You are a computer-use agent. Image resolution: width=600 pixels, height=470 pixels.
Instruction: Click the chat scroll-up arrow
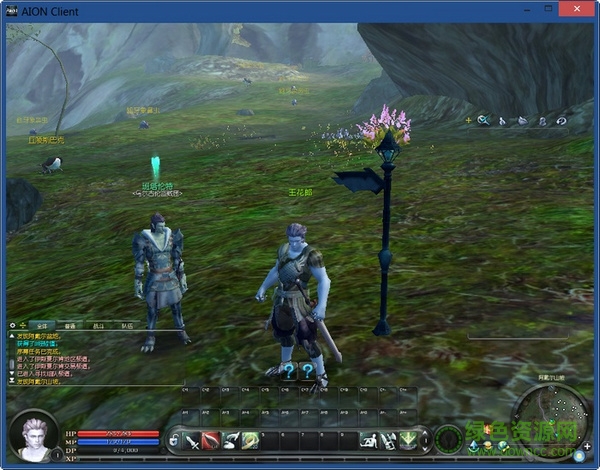pyautogui.click(x=12, y=336)
